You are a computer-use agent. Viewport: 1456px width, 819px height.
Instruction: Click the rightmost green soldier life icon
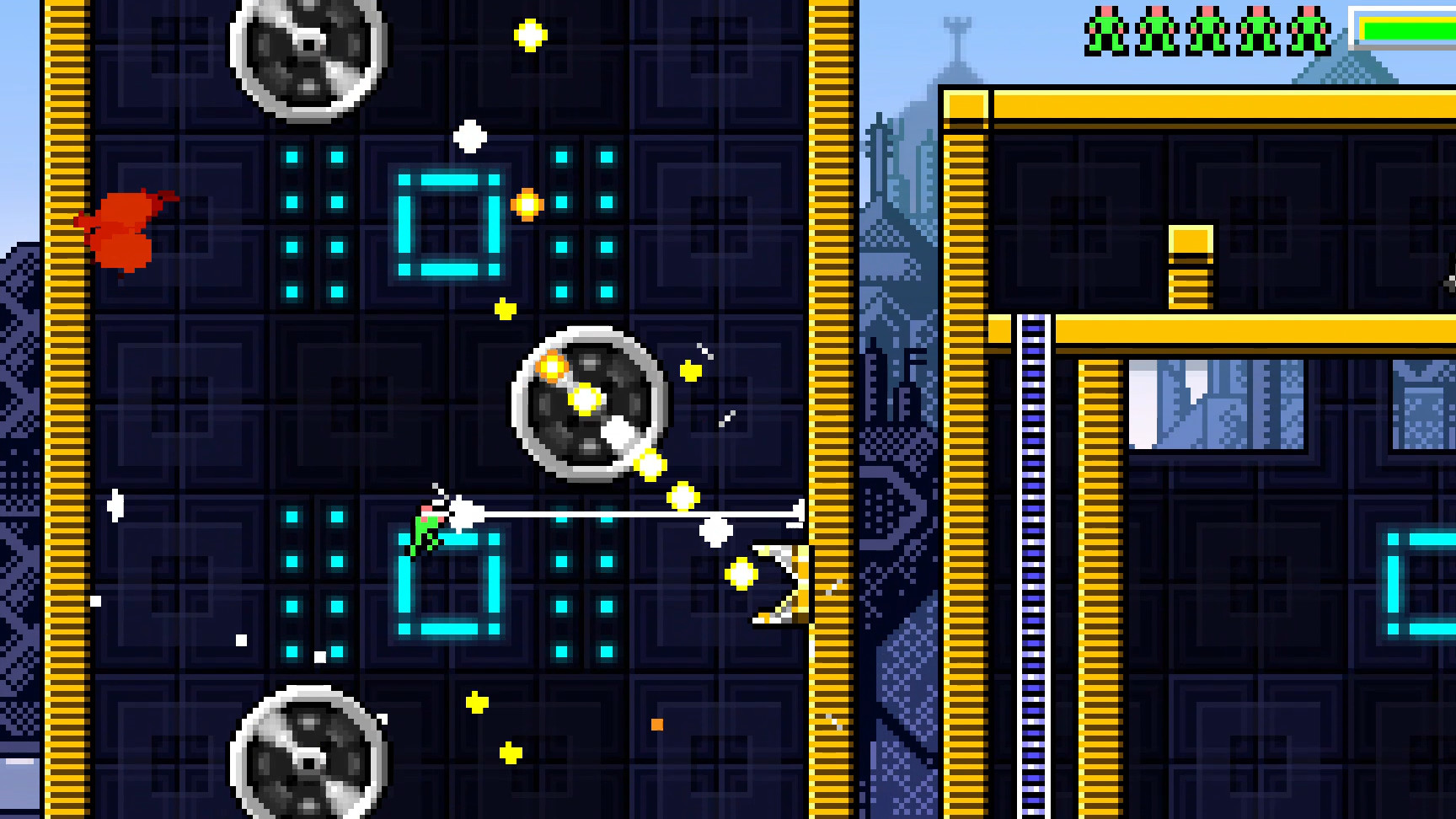tap(1310, 25)
